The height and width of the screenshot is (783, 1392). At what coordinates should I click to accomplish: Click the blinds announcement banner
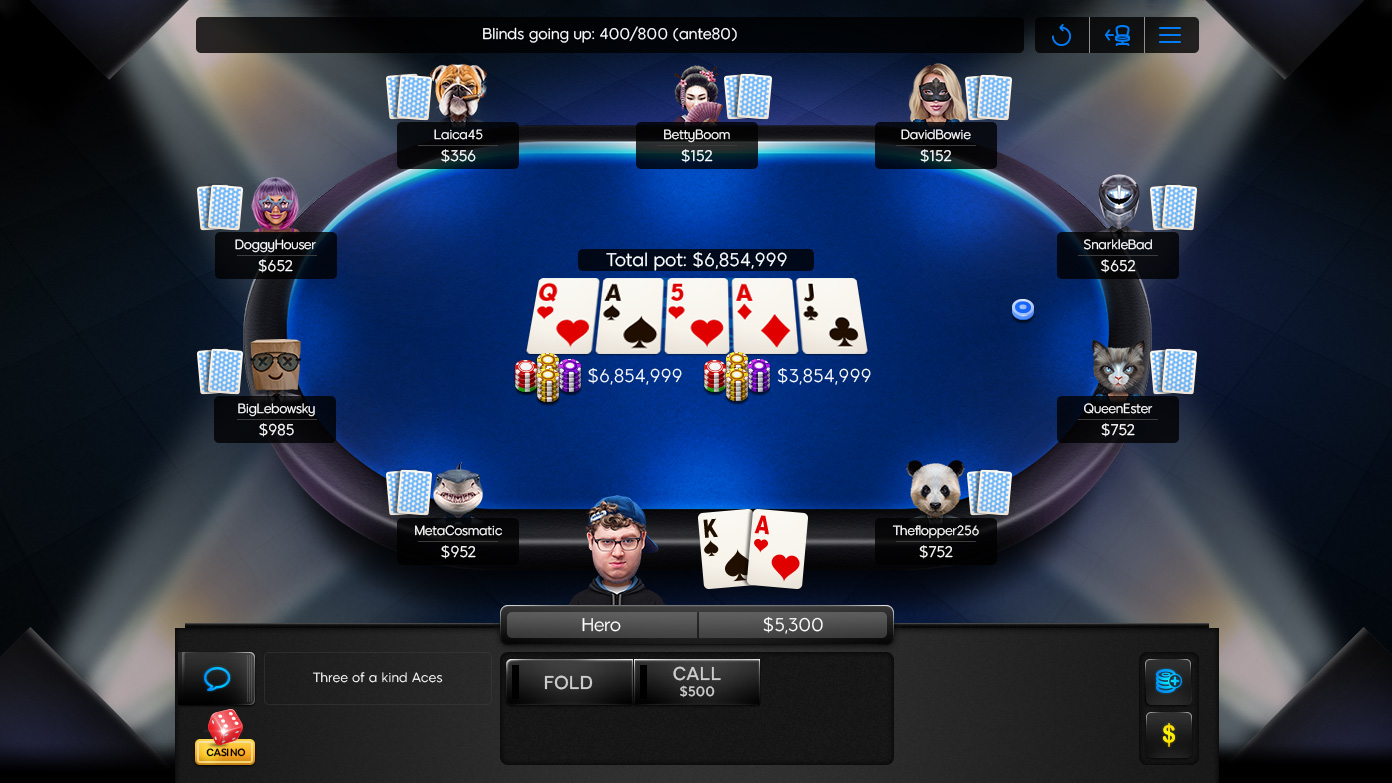tap(608, 34)
